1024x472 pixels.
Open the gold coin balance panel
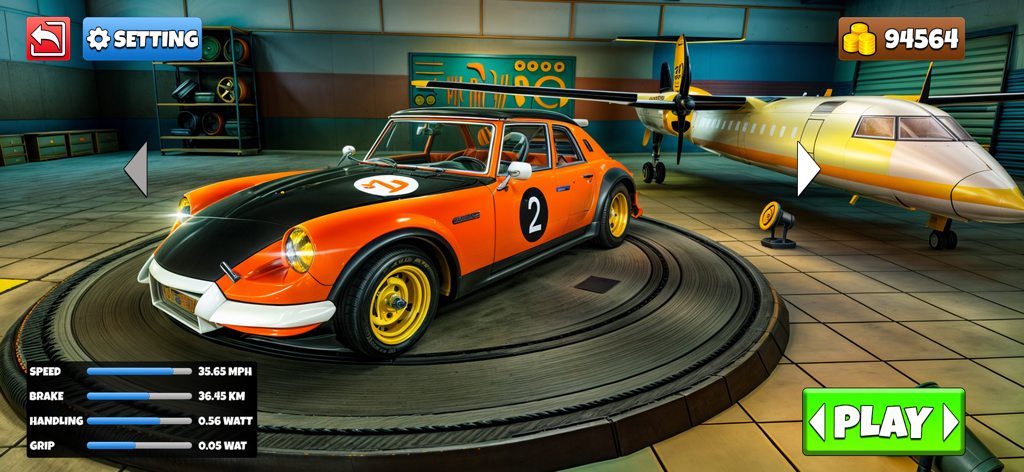[901, 39]
